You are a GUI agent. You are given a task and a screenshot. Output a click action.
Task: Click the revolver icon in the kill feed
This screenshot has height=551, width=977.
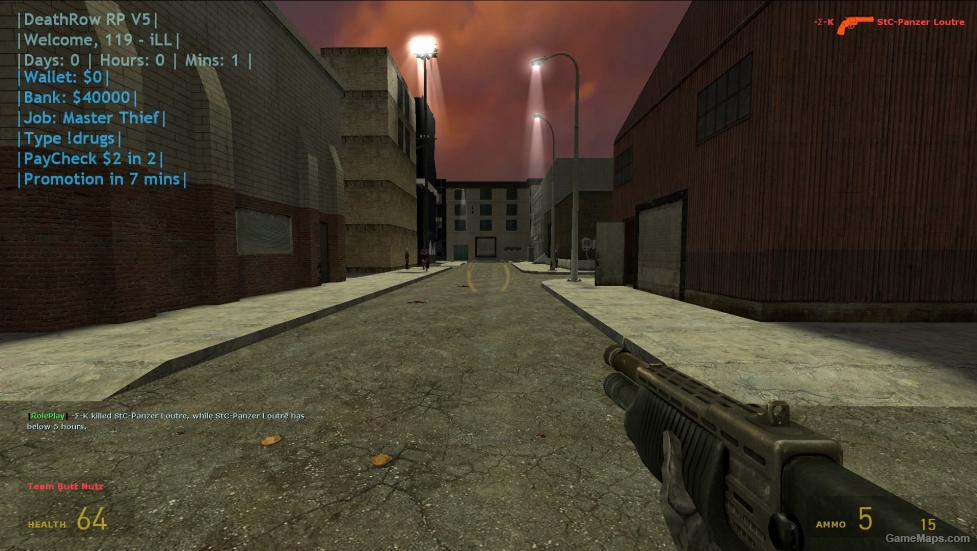coord(854,23)
